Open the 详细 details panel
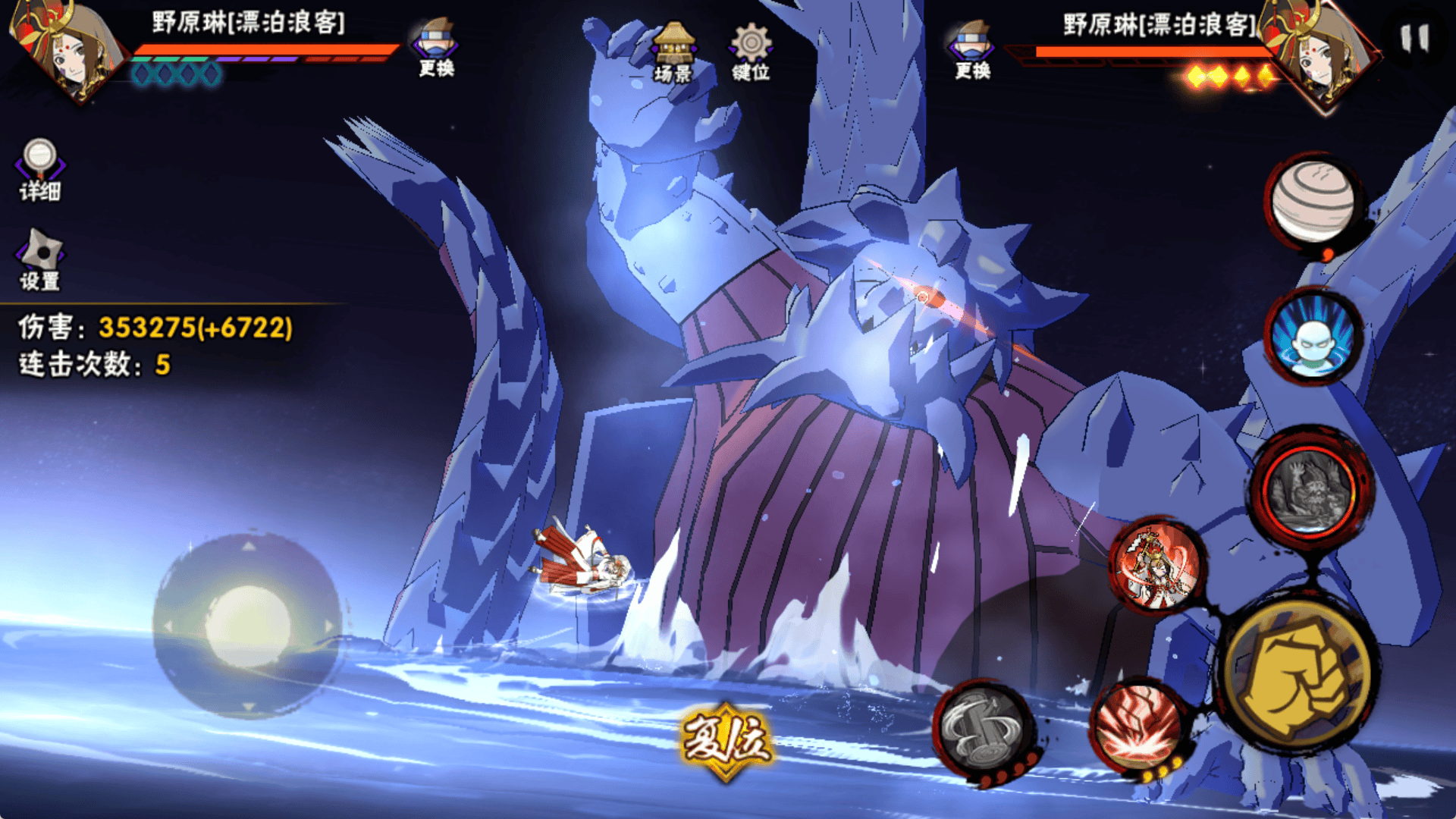The image size is (1456, 819). click(x=39, y=169)
